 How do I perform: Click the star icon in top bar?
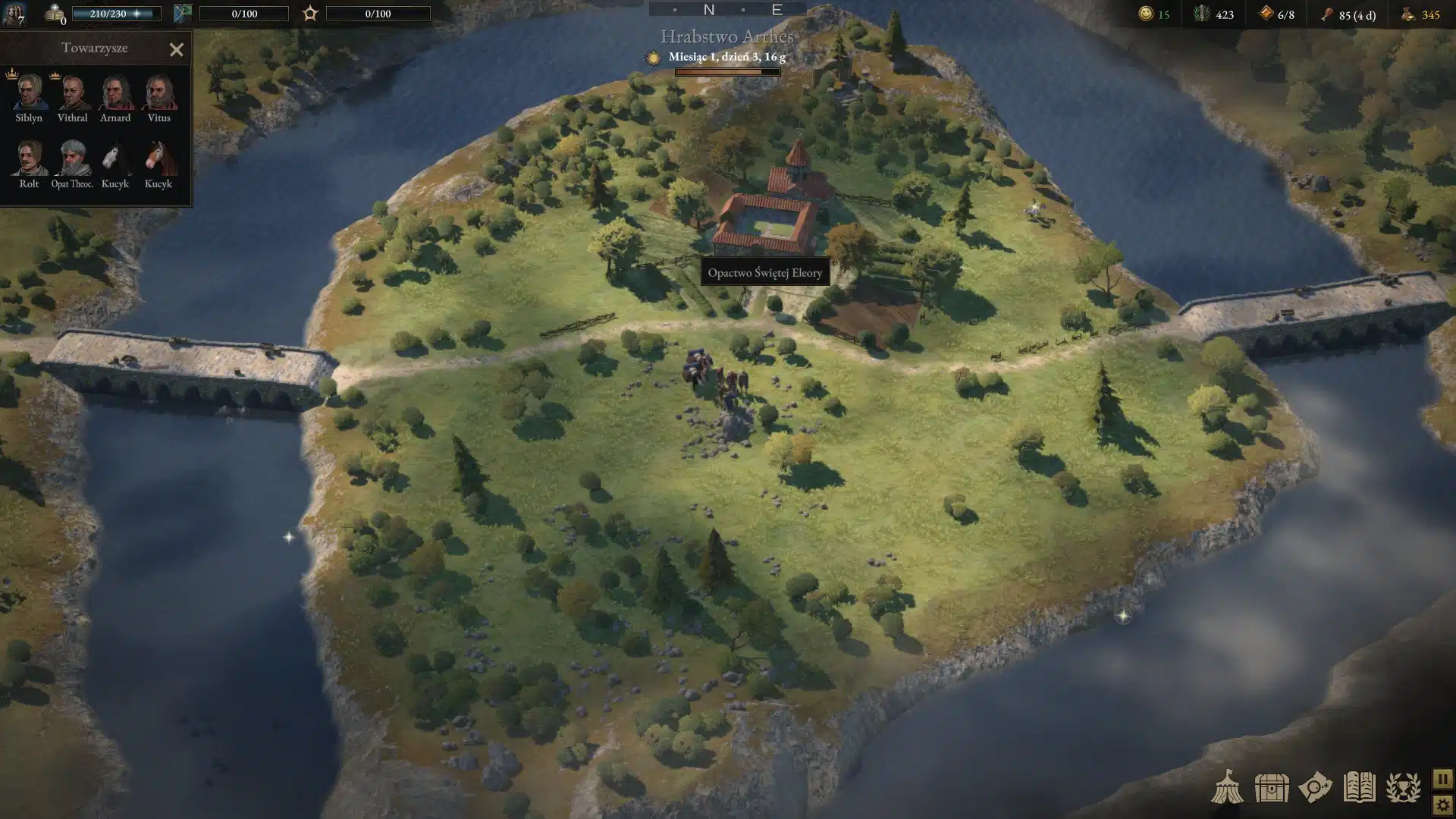(310, 14)
